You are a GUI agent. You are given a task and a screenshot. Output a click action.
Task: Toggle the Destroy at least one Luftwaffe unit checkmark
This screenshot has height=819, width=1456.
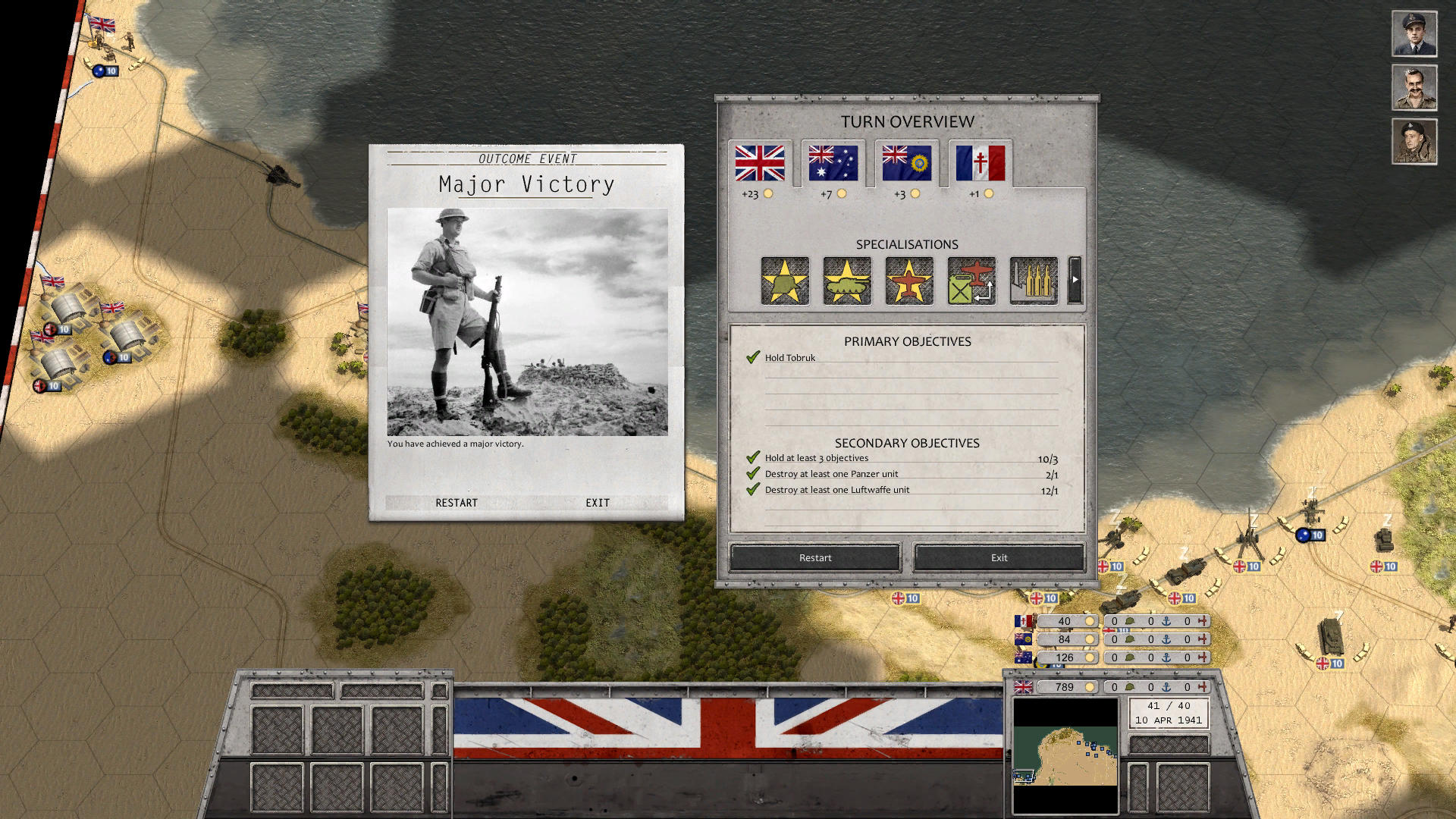[753, 489]
